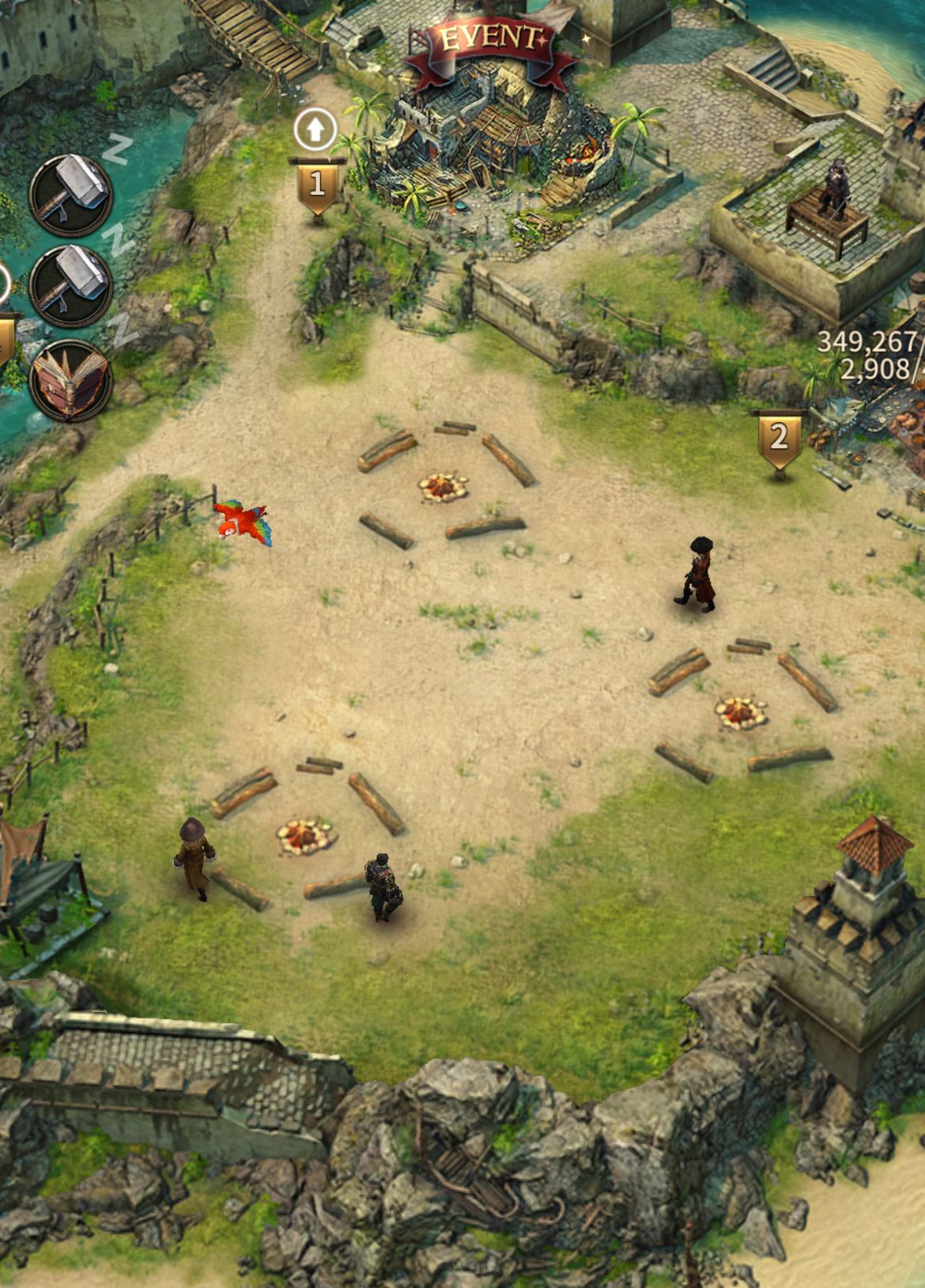This screenshot has width=925, height=1288.
Task: Tap the white upgrade arrow icon
Action: coord(315,129)
